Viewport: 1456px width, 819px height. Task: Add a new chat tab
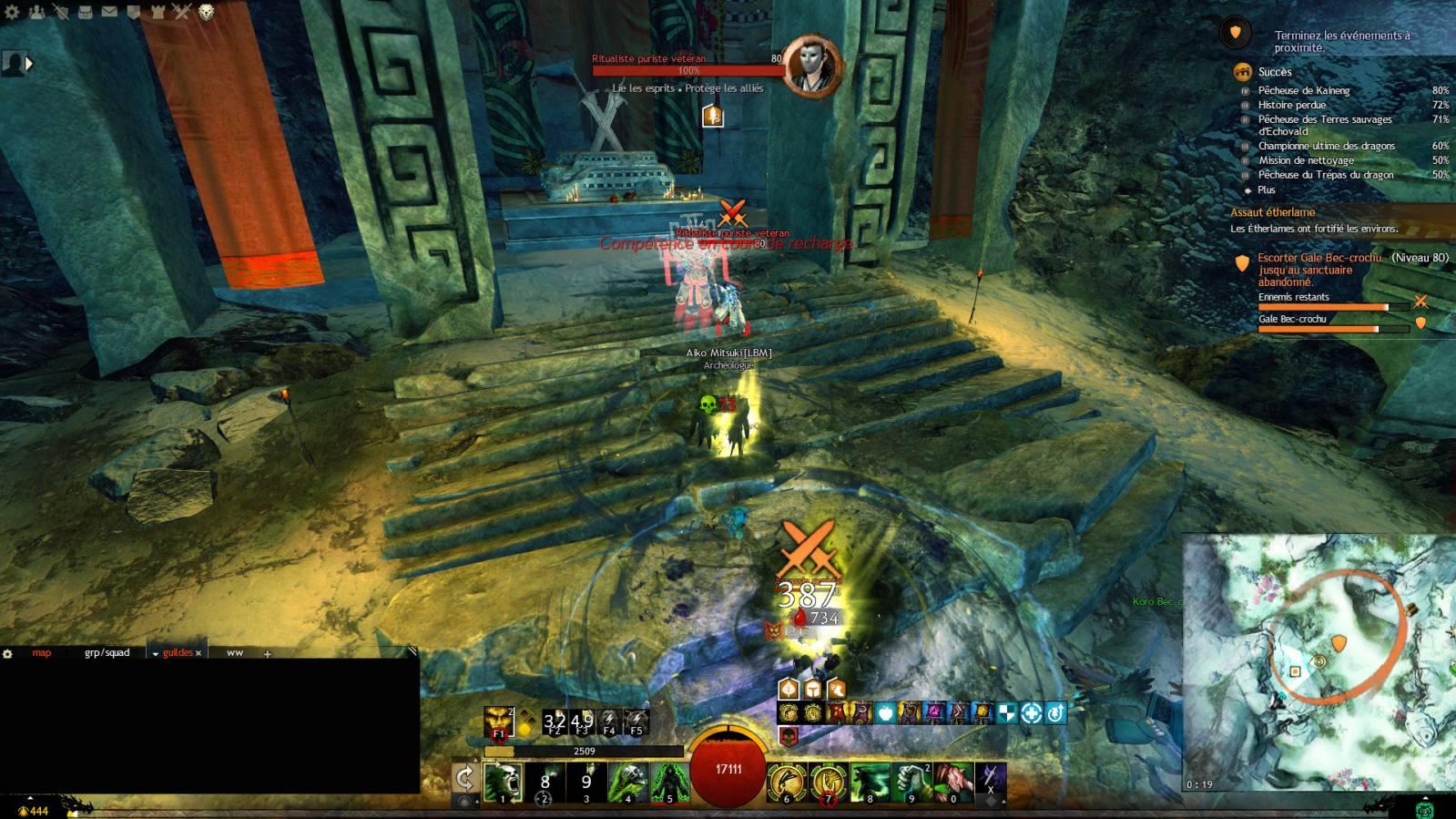point(267,653)
